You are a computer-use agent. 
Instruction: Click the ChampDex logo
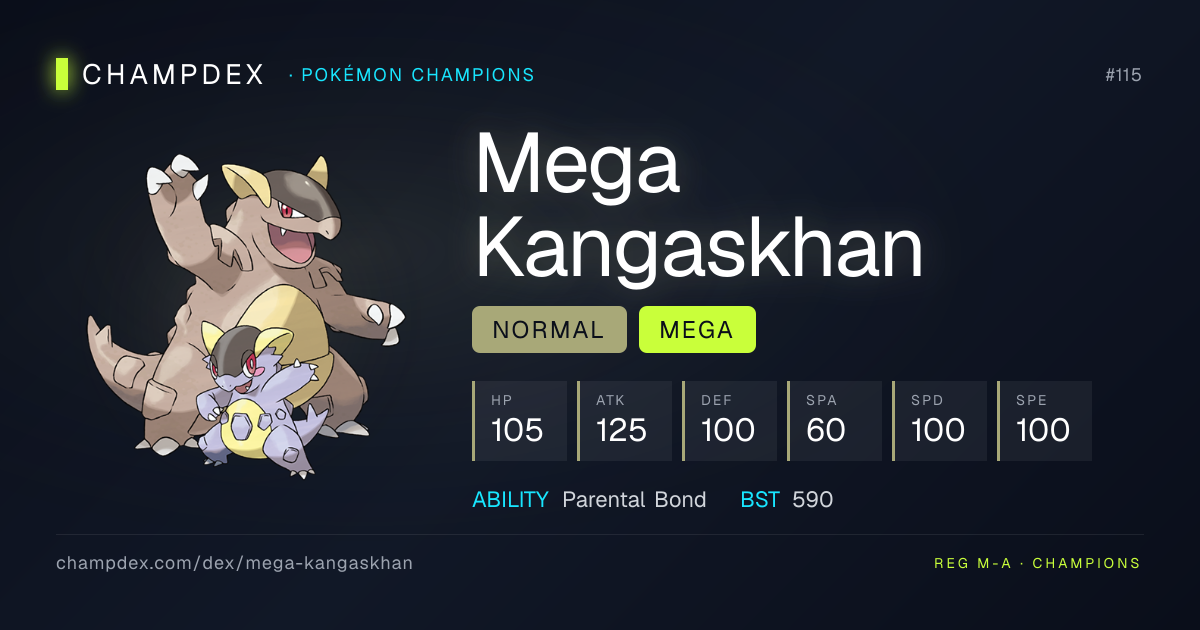coord(160,75)
